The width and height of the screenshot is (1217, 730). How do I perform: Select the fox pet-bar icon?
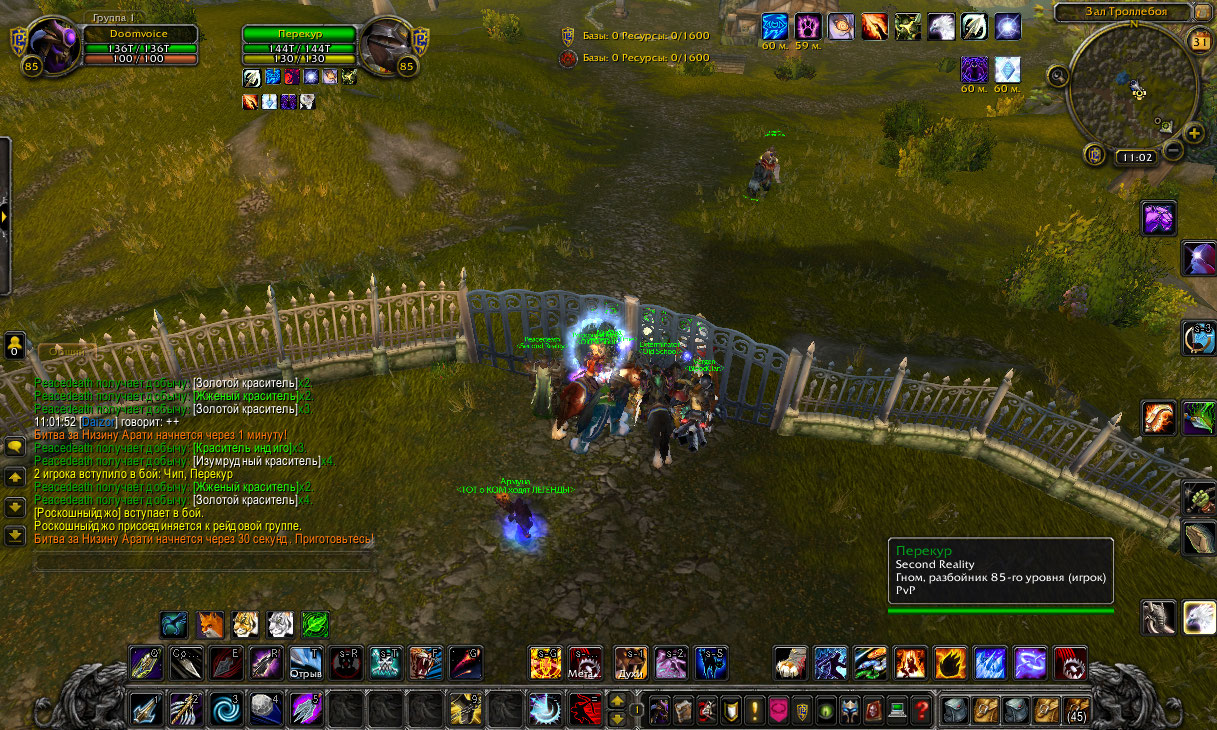coord(209,625)
